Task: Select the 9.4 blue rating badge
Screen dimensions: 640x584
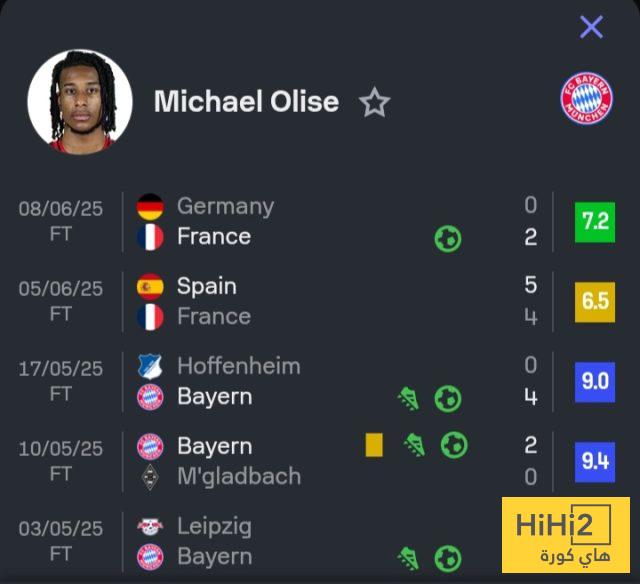Action: 595,461
